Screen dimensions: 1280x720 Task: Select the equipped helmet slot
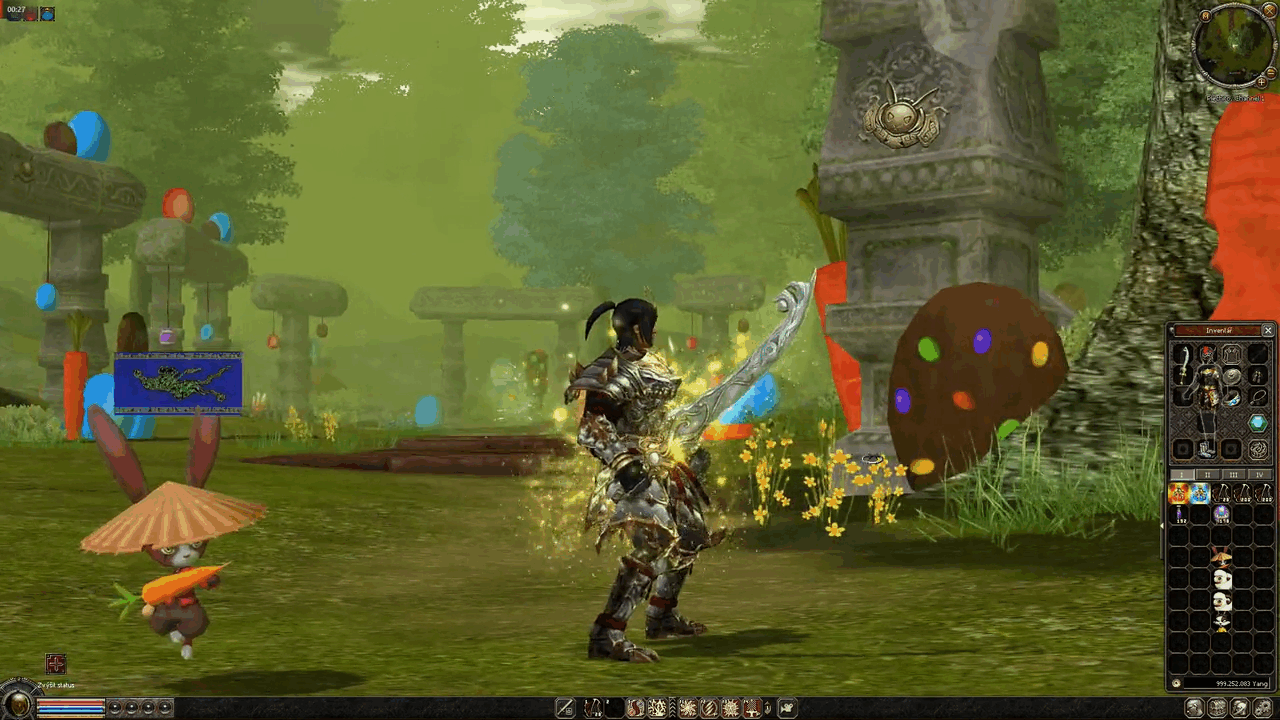point(1207,353)
